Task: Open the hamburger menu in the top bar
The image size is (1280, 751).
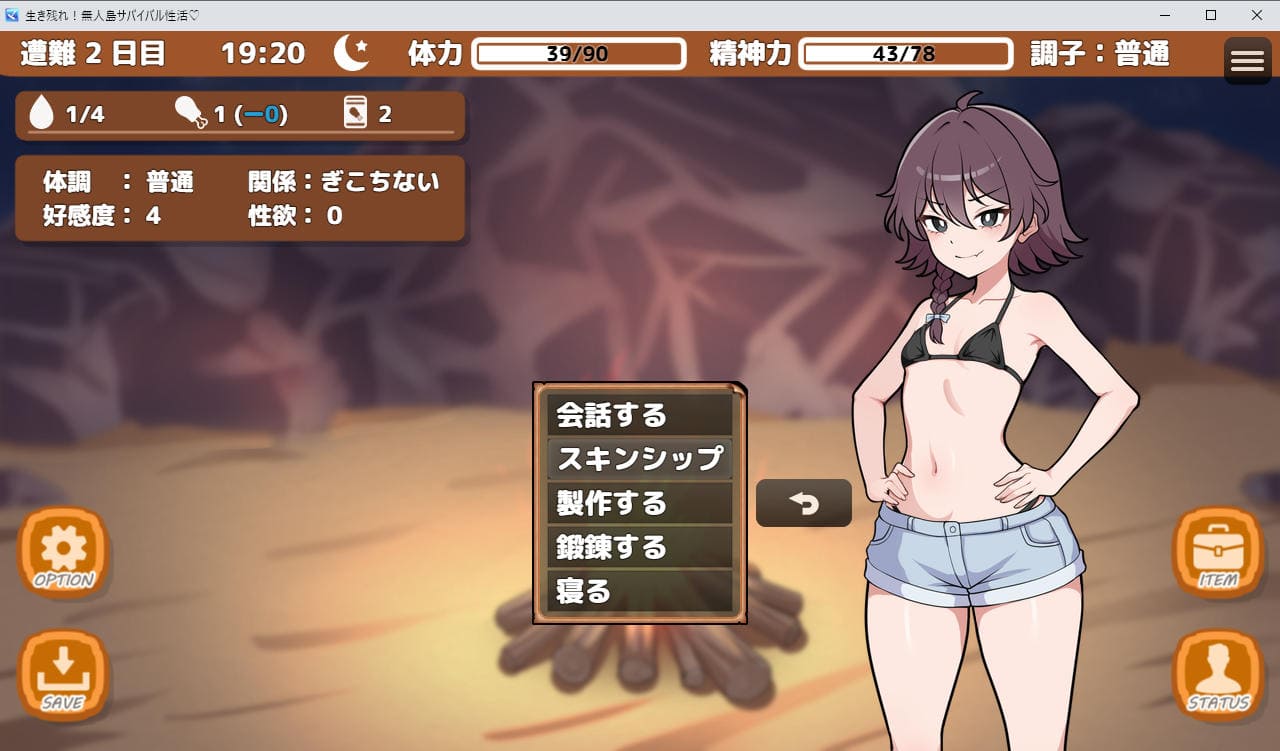Action: 1247,61
